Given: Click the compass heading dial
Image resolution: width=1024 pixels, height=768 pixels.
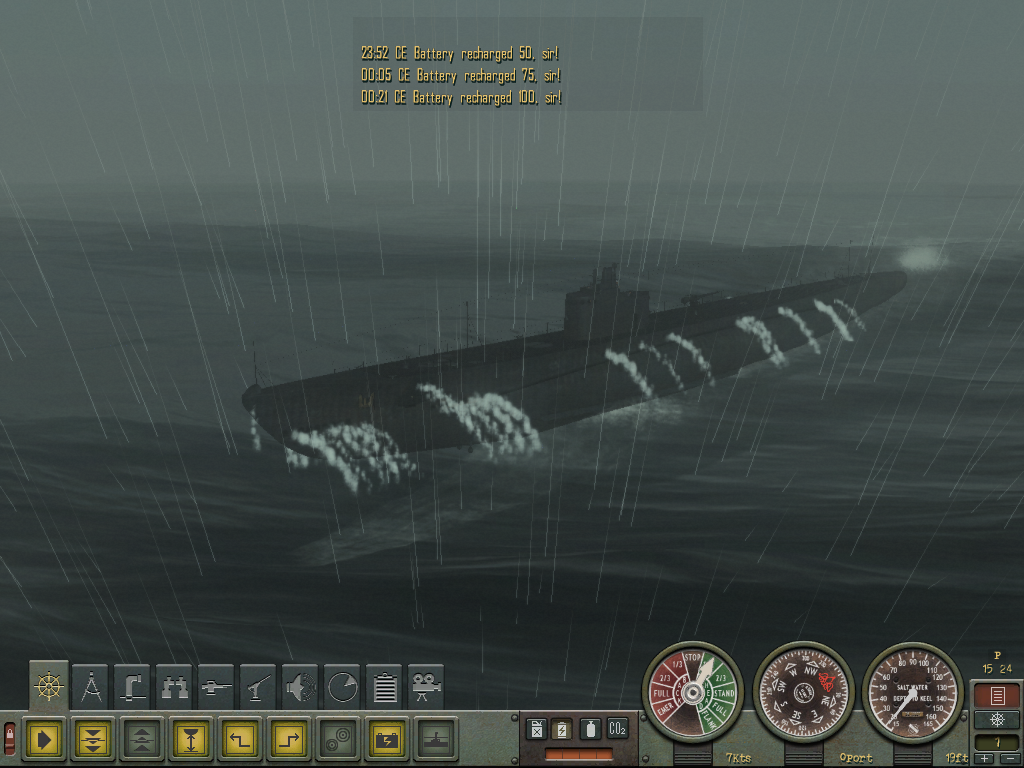Looking at the screenshot, I should 804,692.
